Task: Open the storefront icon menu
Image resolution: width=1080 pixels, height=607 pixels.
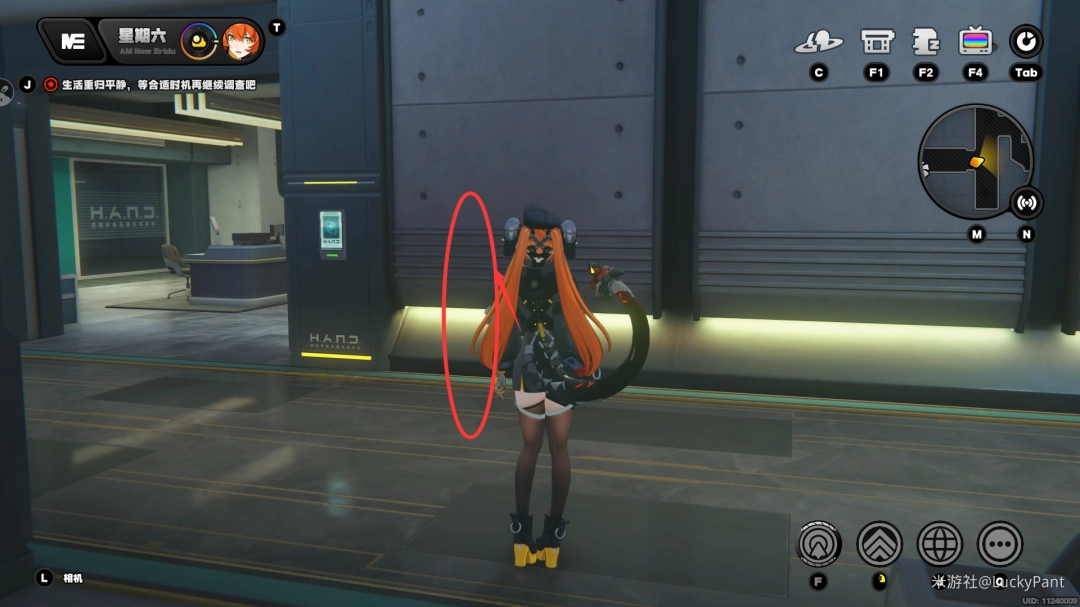Action: pyautogui.click(x=877, y=42)
